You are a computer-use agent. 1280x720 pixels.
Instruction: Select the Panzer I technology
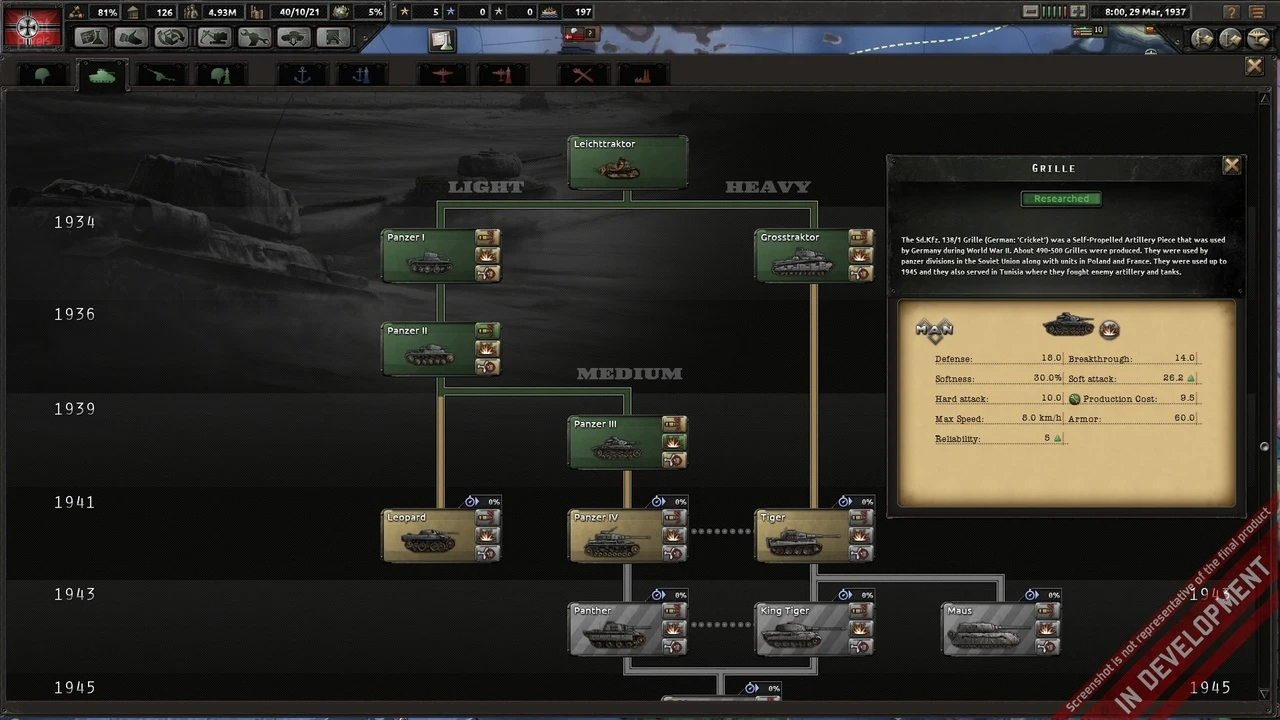coord(429,256)
